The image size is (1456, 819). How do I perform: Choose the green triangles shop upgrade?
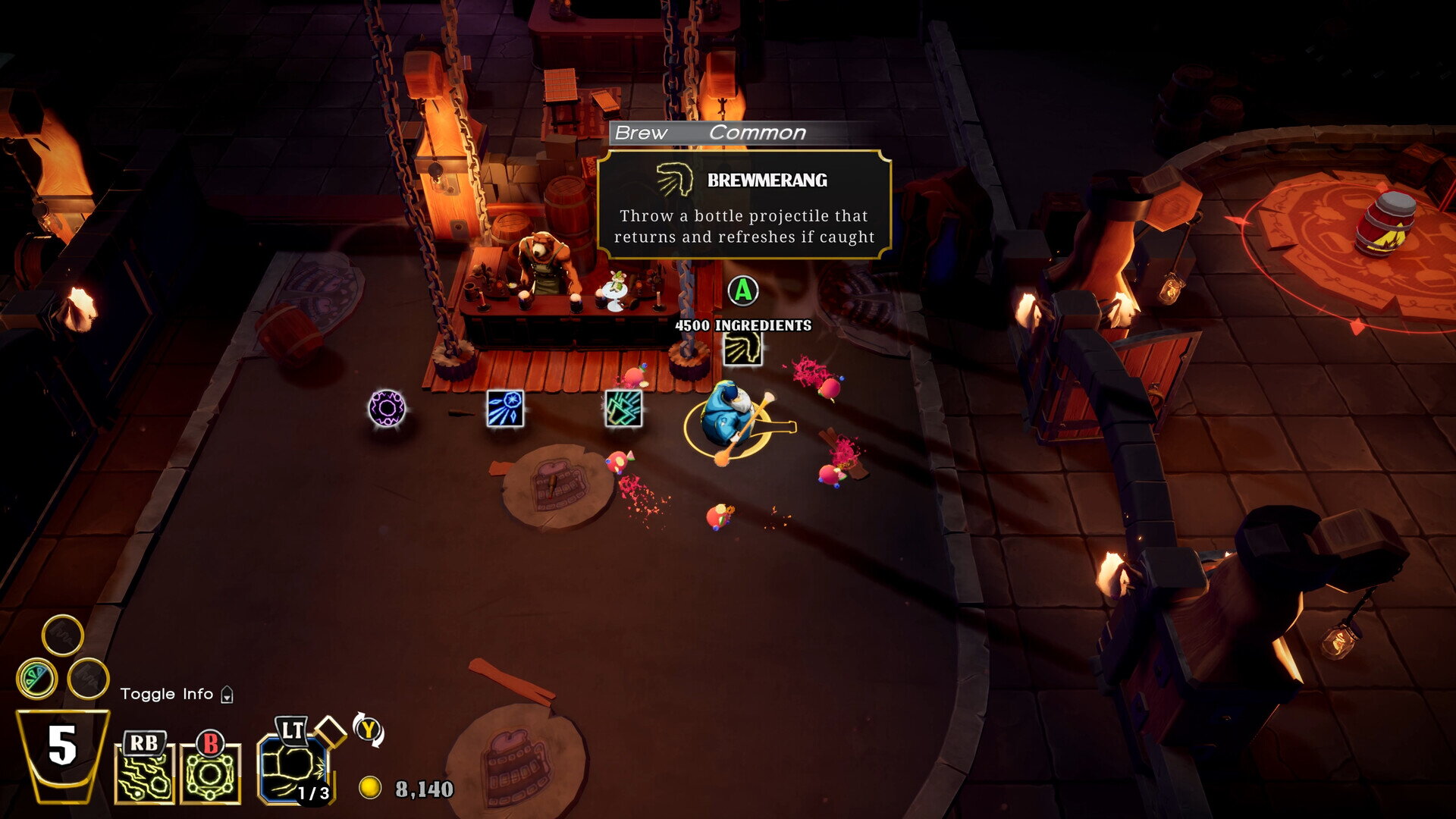coord(623,409)
